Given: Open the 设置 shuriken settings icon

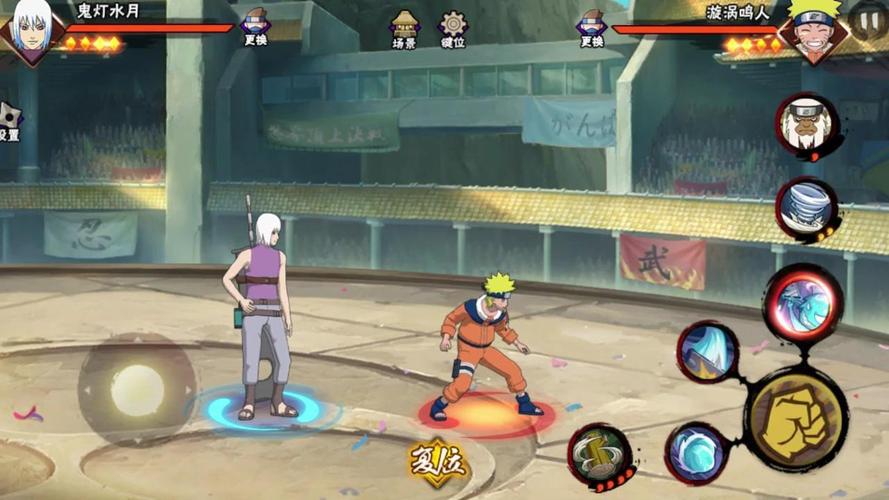Looking at the screenshot, I should coord(8,122).
